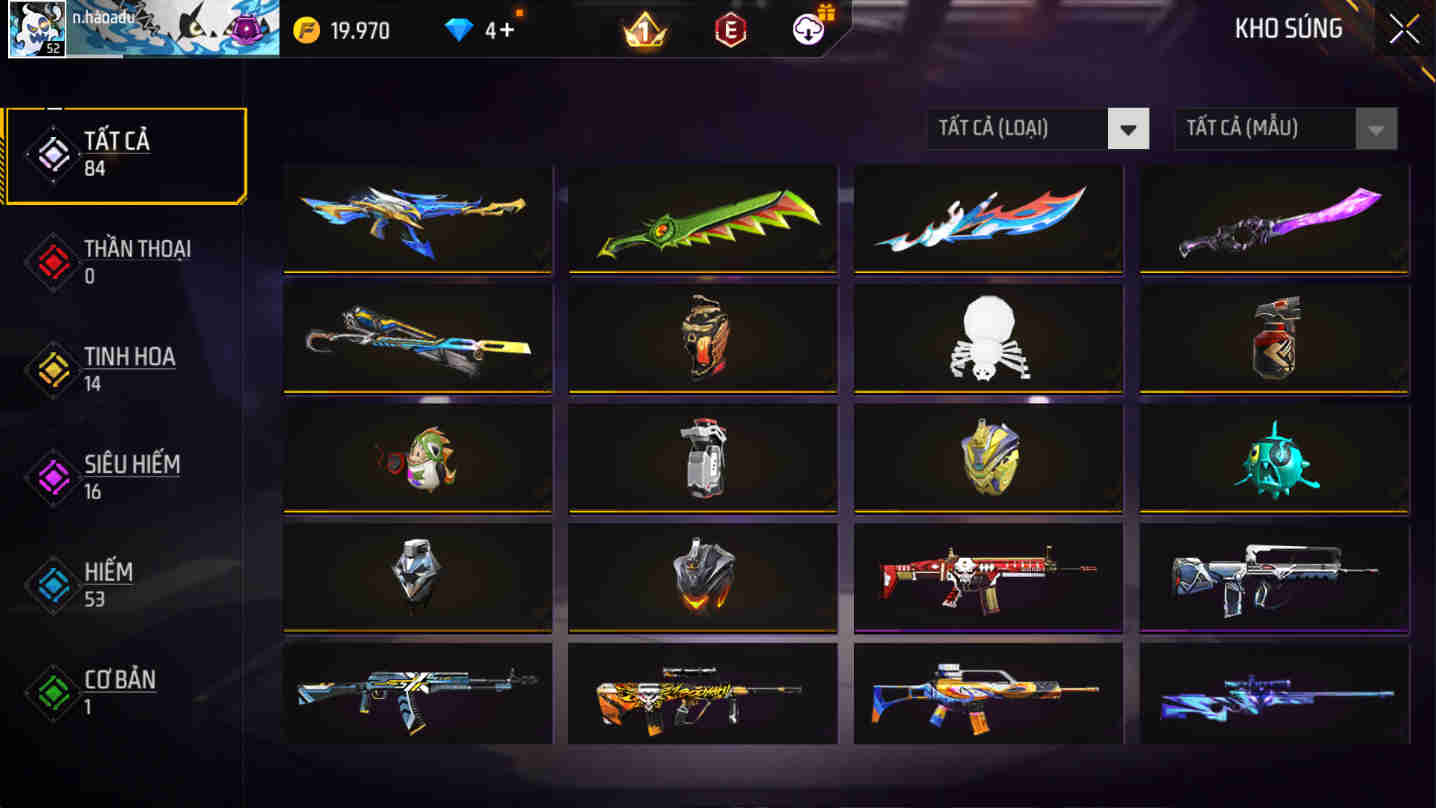Image resolution: width=1436 pixels, height=808 pixels.
Task: Click the red SCAR skull rifle skin
Action: pyautogui.click(x=988, y=576)
